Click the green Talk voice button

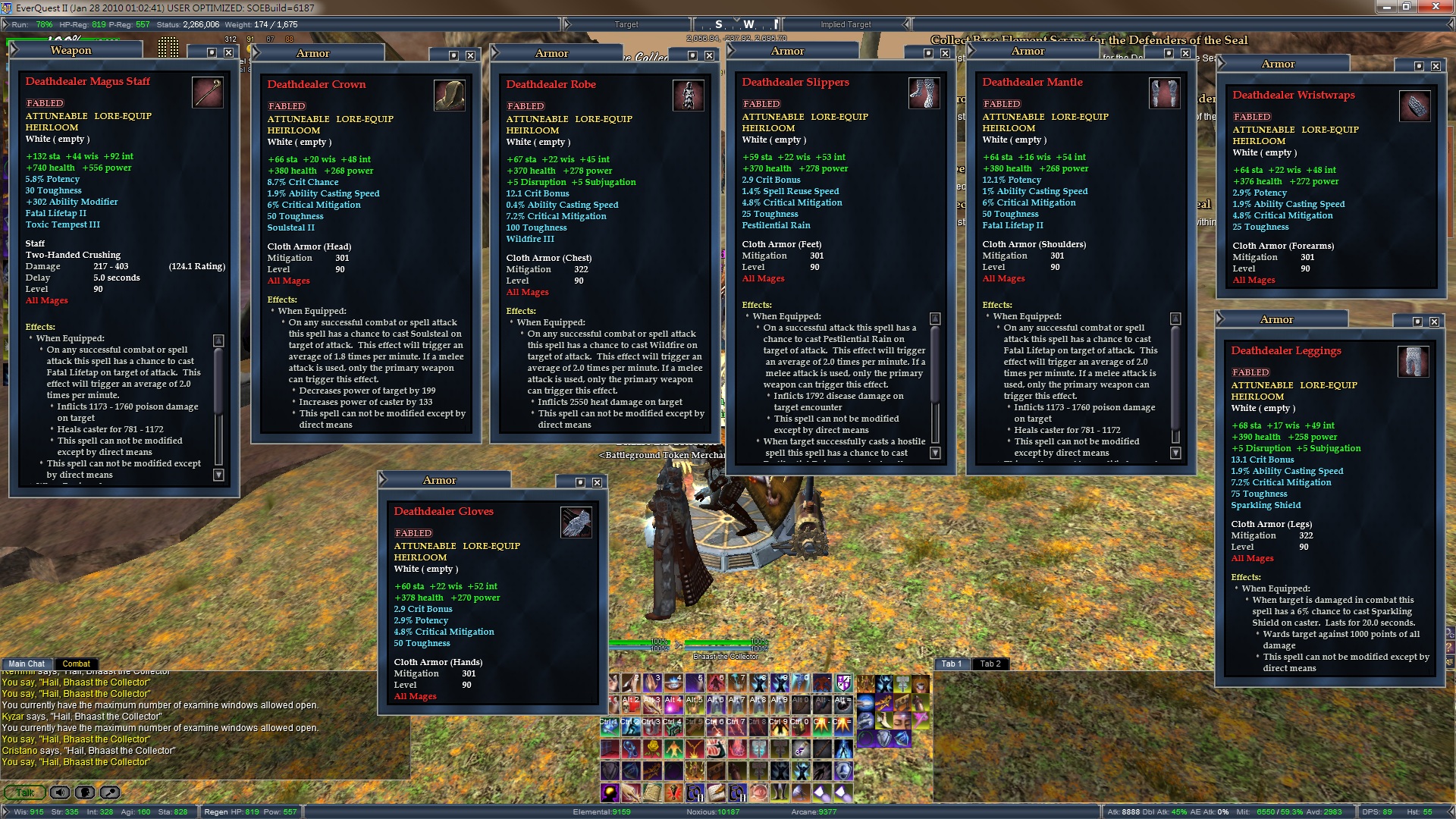pyautogui.click(x=24, y=792)
